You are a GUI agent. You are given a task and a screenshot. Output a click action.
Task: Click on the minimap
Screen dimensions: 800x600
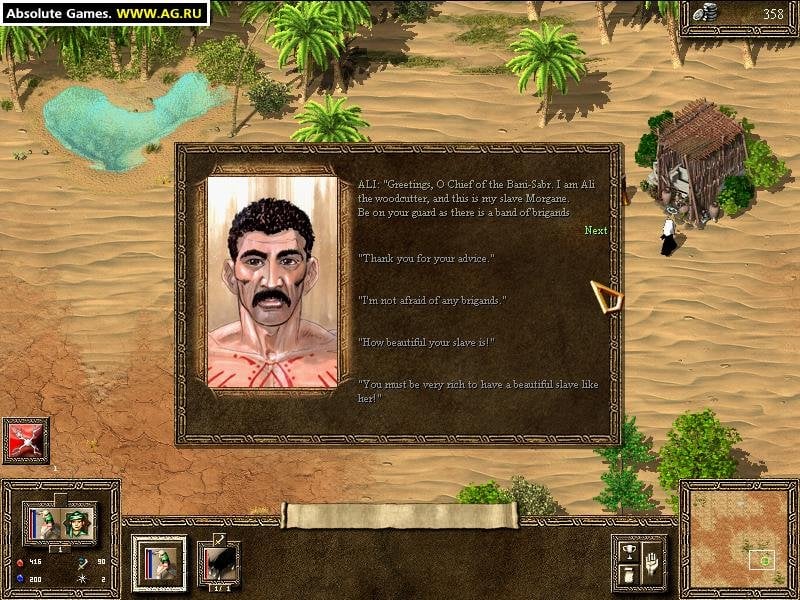tap(739, 540)
